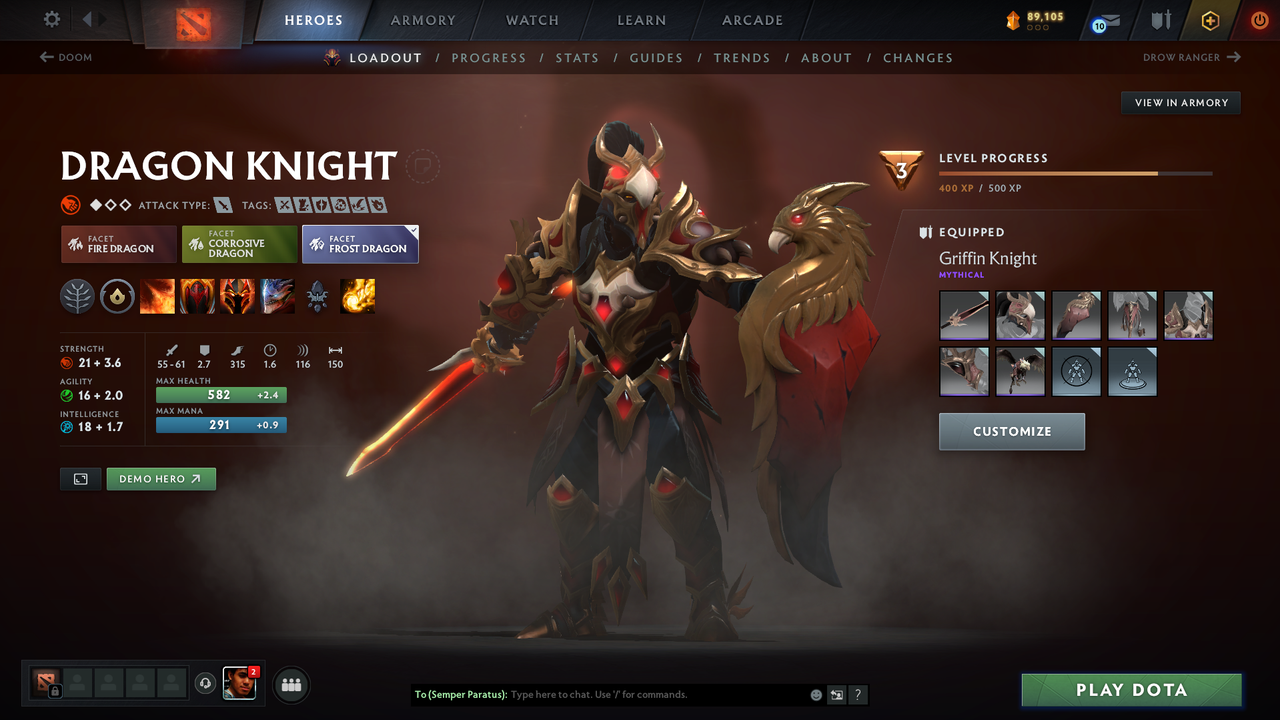Navigate back to Doom's page

coord(66,57)
